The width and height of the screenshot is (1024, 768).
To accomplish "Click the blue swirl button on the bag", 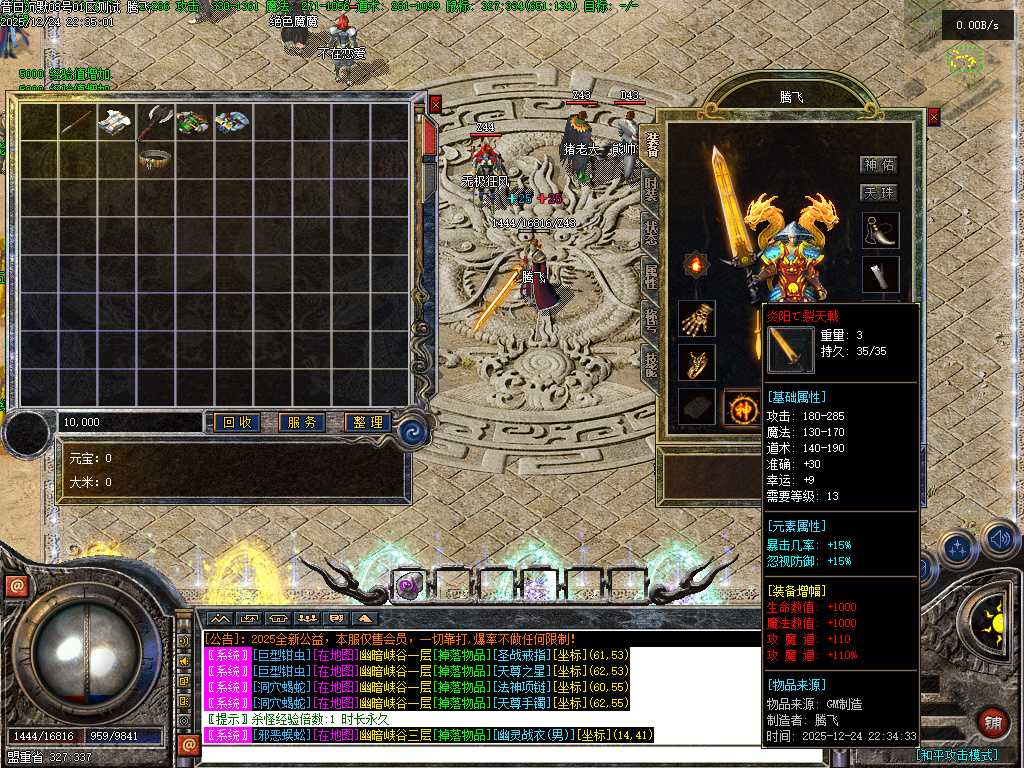I will tap(412, 432).
